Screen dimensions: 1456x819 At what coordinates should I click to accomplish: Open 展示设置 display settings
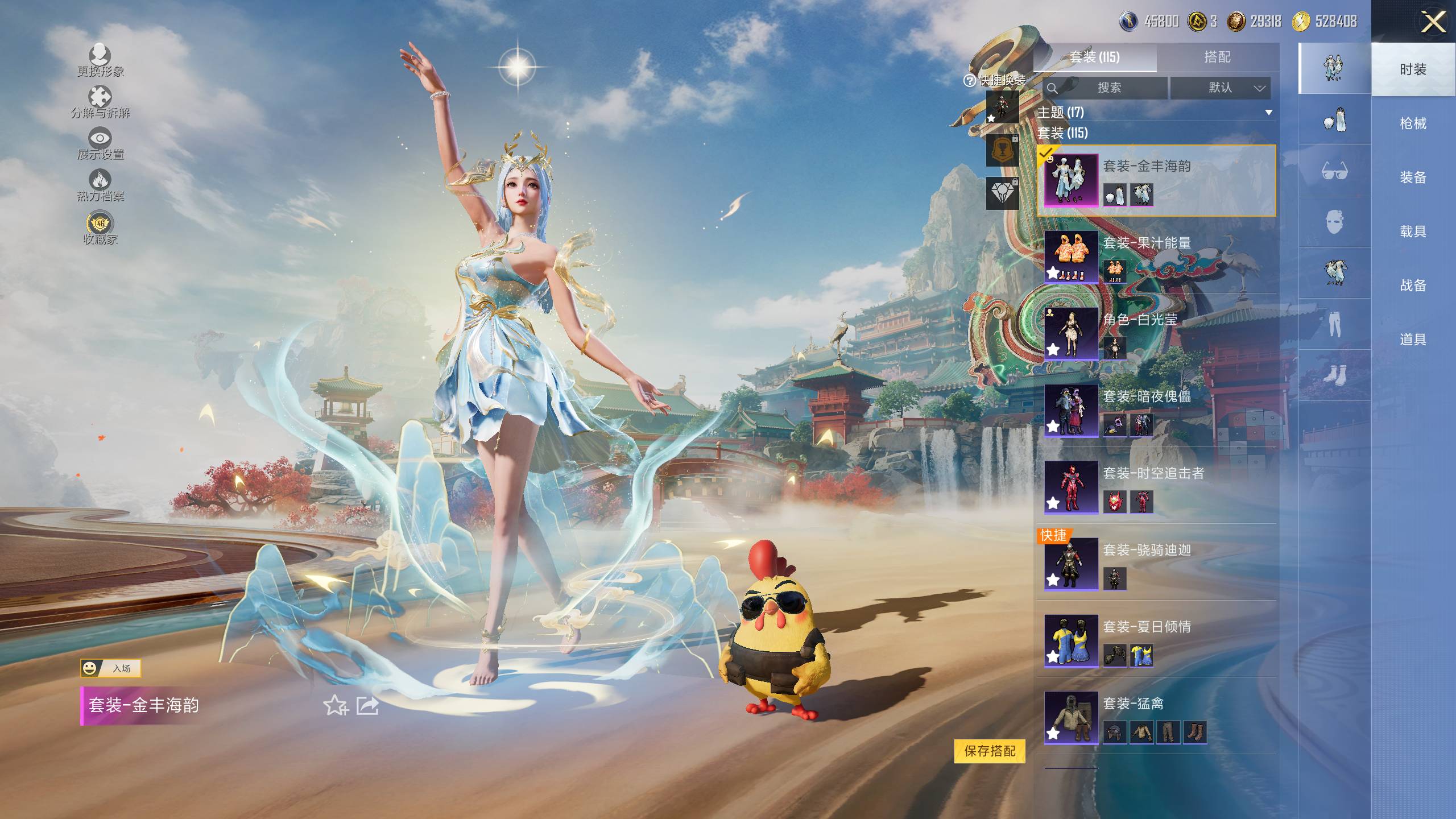click(100, 143)
